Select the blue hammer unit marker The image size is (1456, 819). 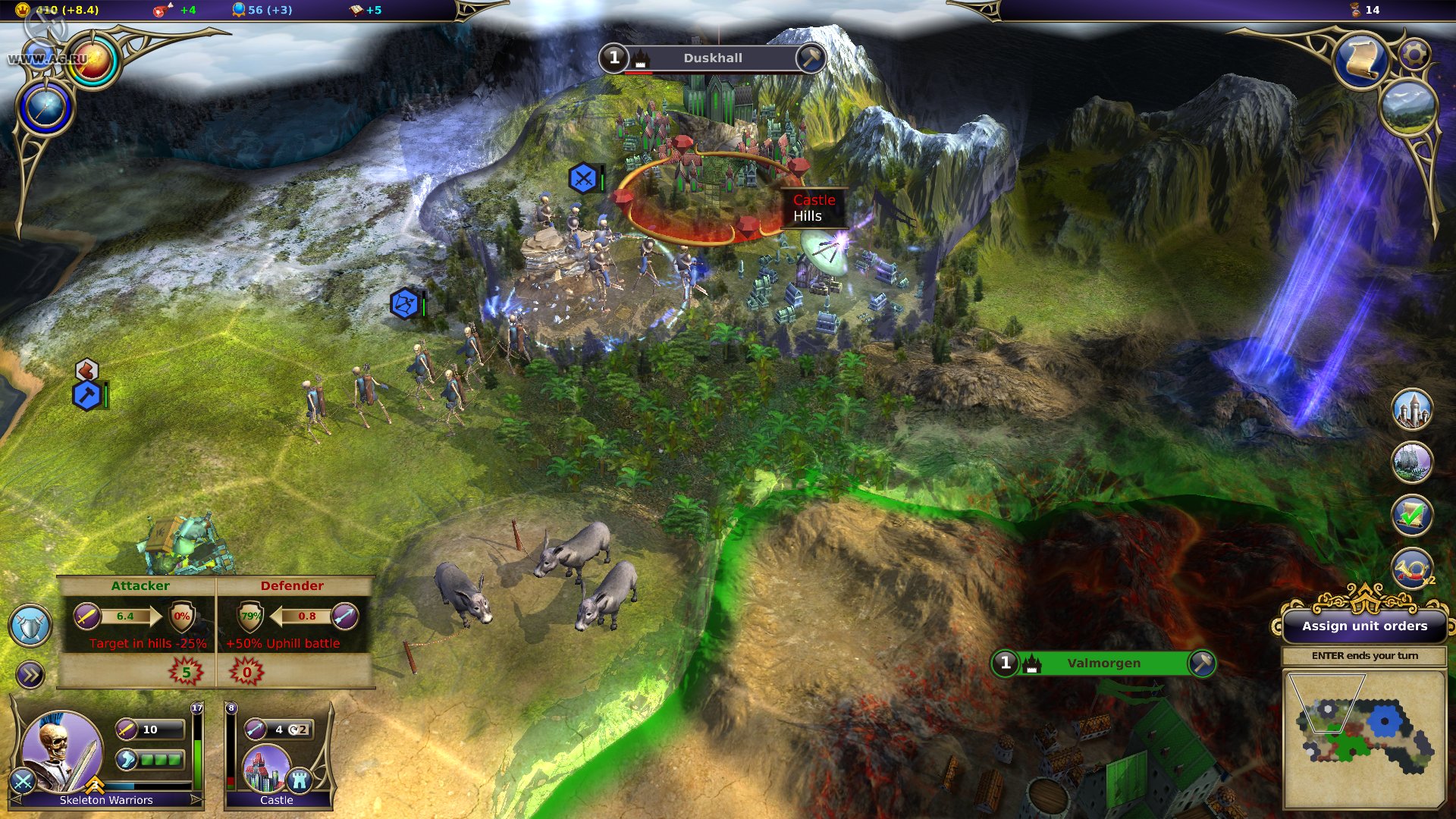click(87, 395)
